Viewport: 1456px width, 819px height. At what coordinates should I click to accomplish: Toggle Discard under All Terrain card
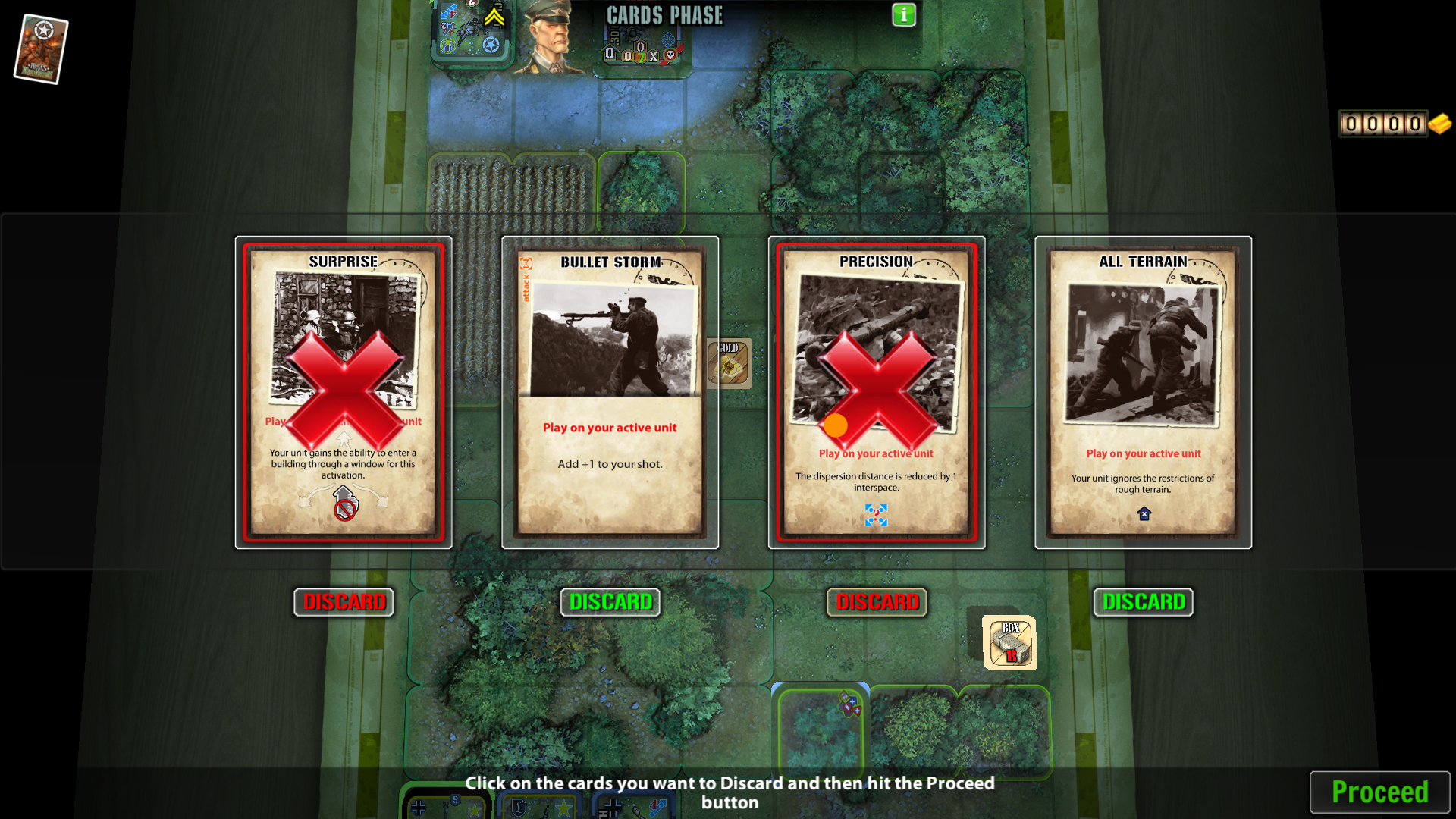tap(1144, 602)
